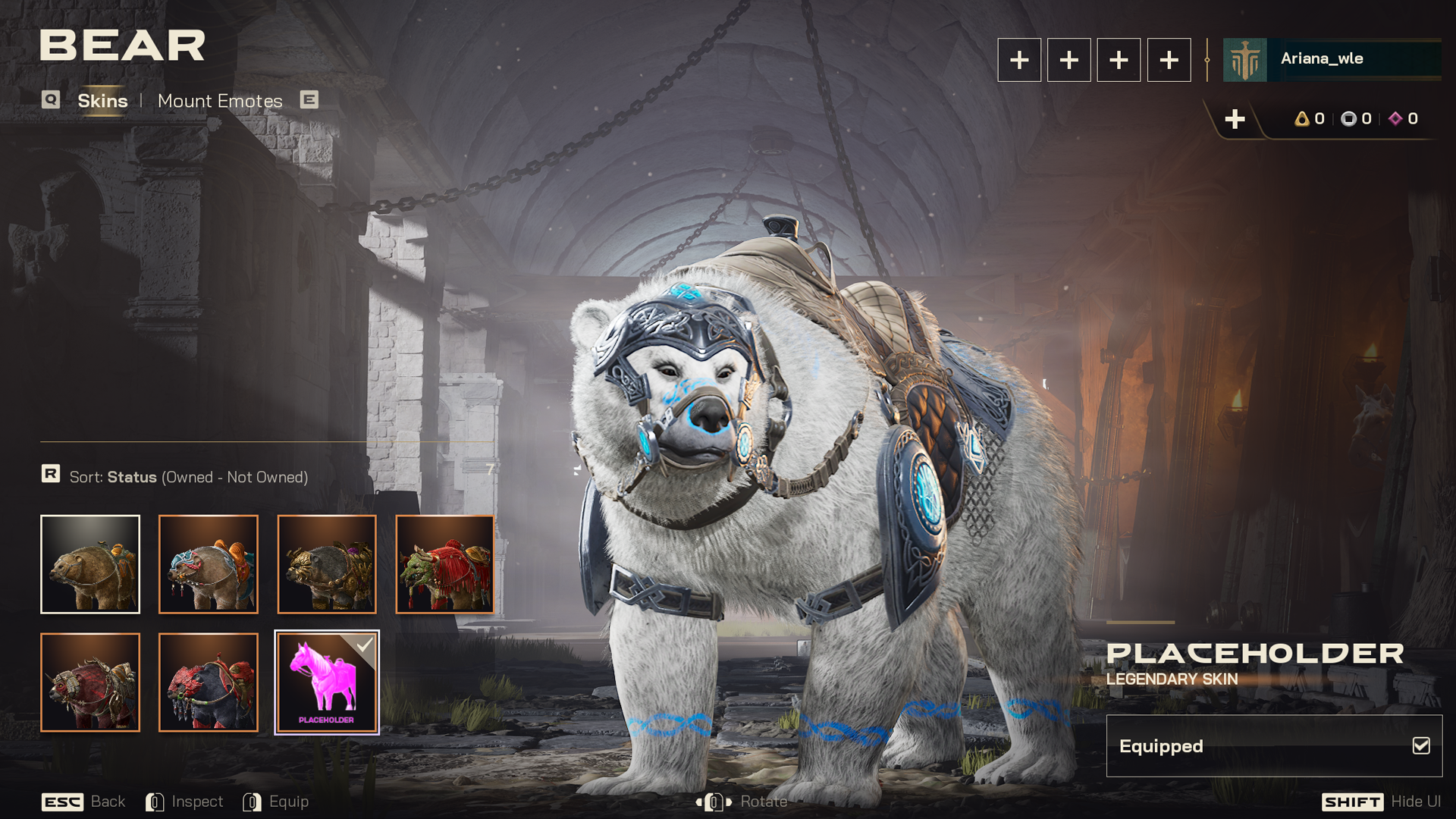Switch to the Skins tab
The width and height of the screenshot is (1456, 819).
(x=102, y=101)
